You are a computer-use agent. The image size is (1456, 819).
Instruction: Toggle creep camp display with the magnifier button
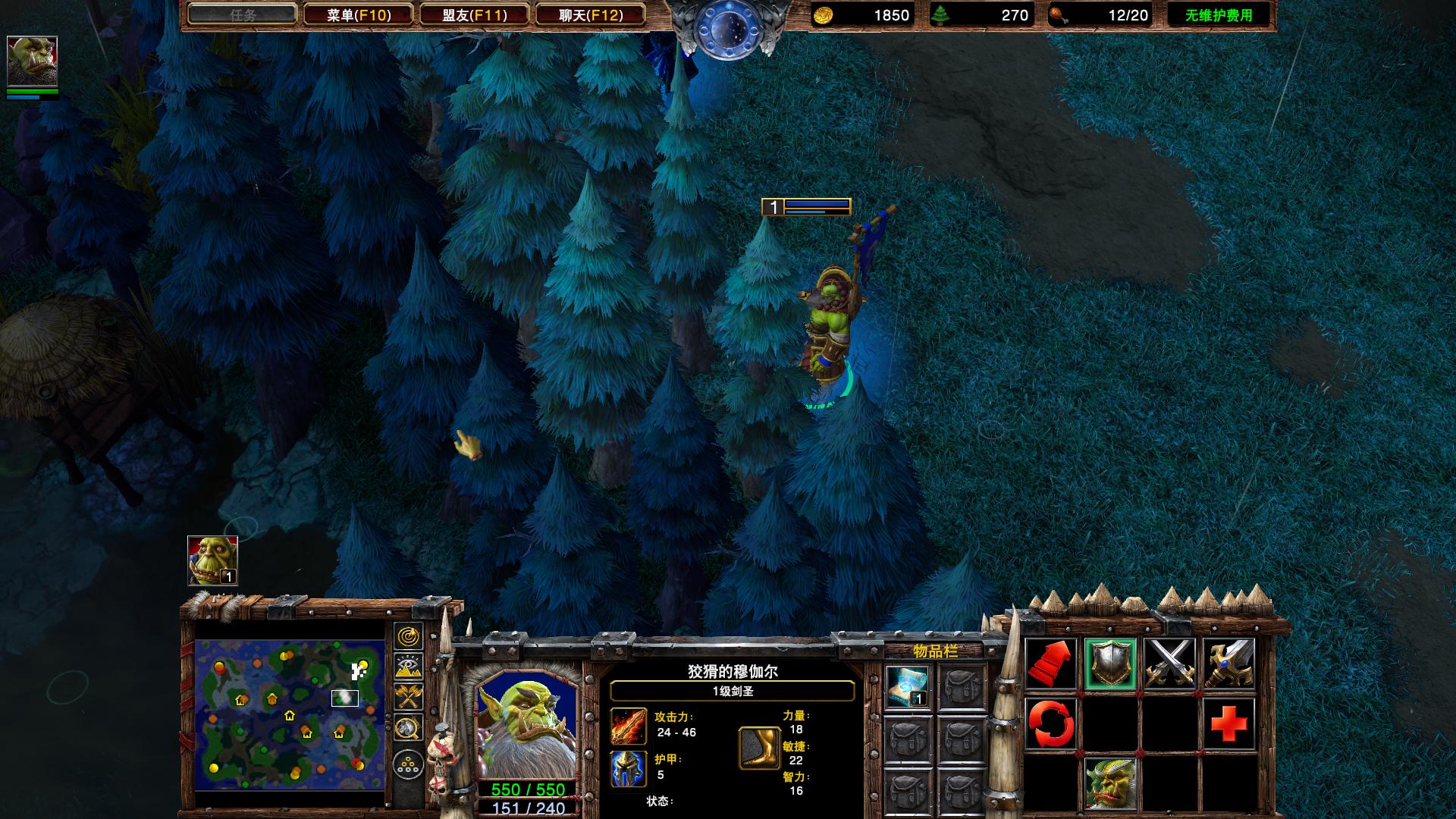(x=409, y=728)
